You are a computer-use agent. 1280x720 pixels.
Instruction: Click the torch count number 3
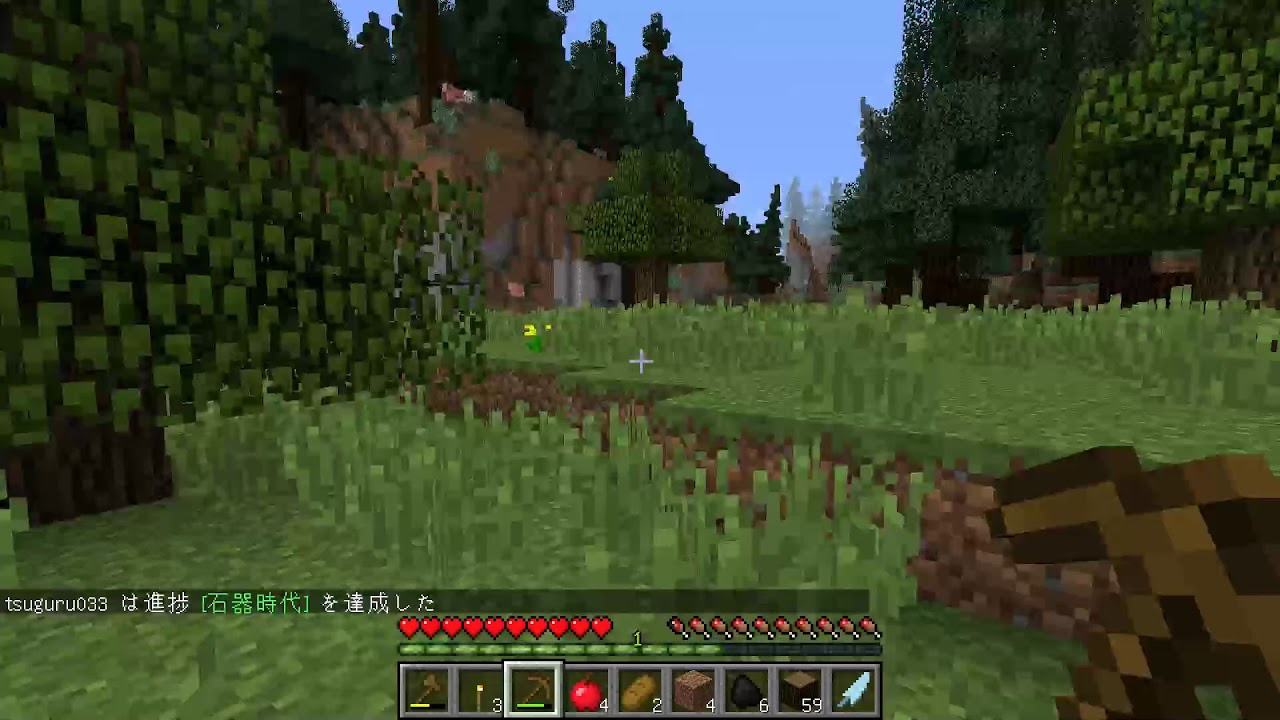496,704
